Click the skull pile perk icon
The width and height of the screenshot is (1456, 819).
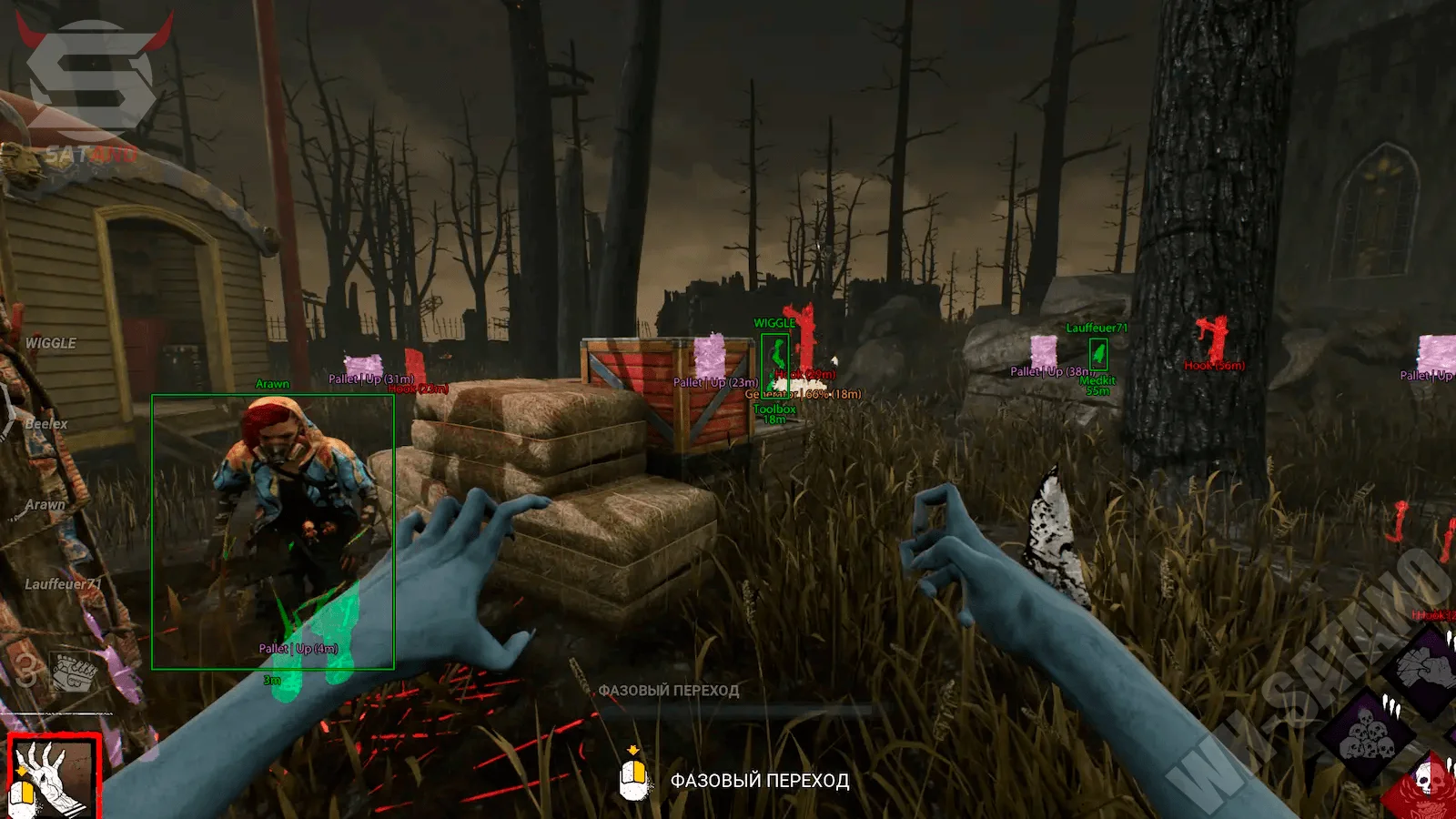click(x=1366, y=735)
